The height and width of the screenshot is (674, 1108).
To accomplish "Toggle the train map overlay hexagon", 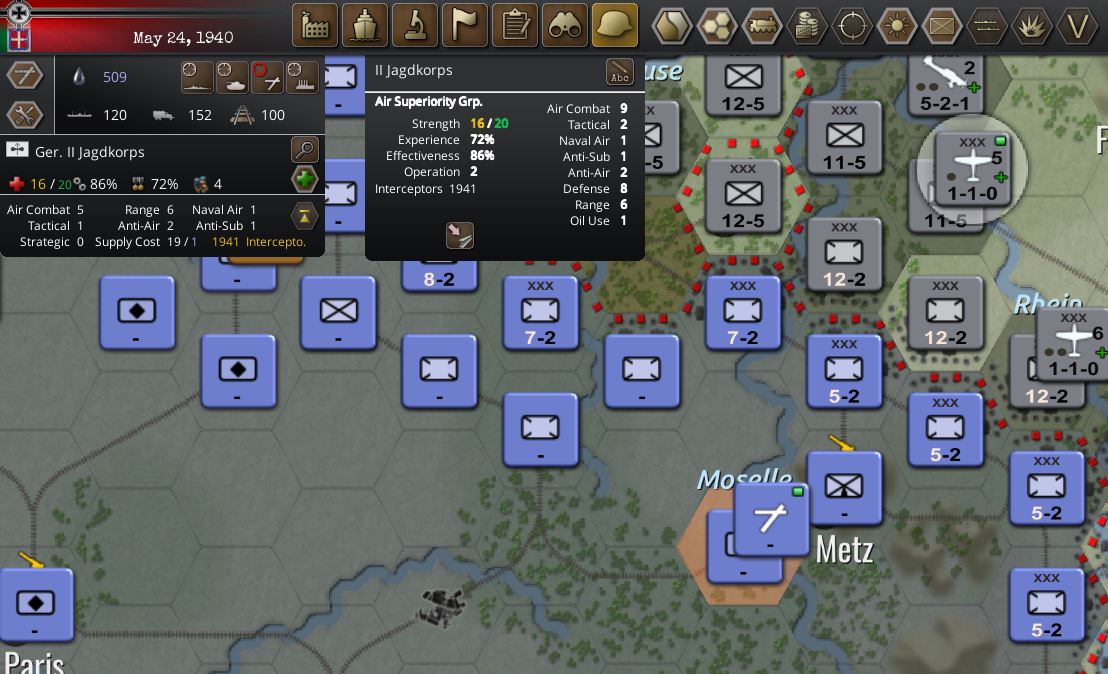I will click(761, 25).
